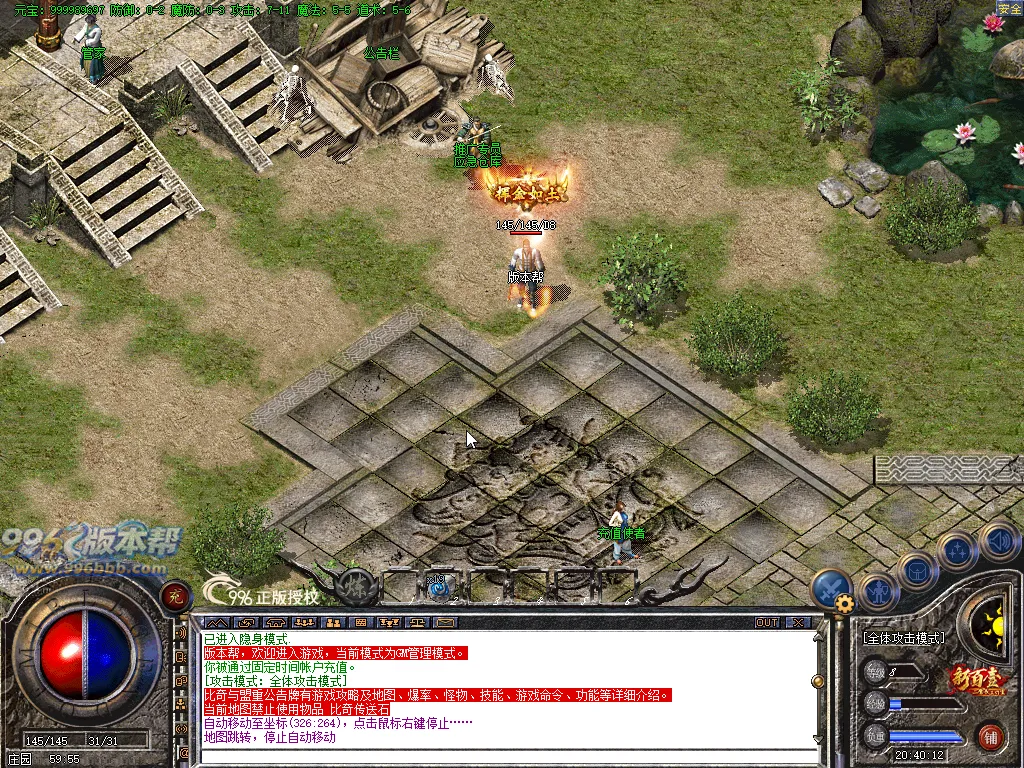Viewport: 1024px width, 768px height.
Task: Select the @ private chat channel icon
Action: point(182,752)
